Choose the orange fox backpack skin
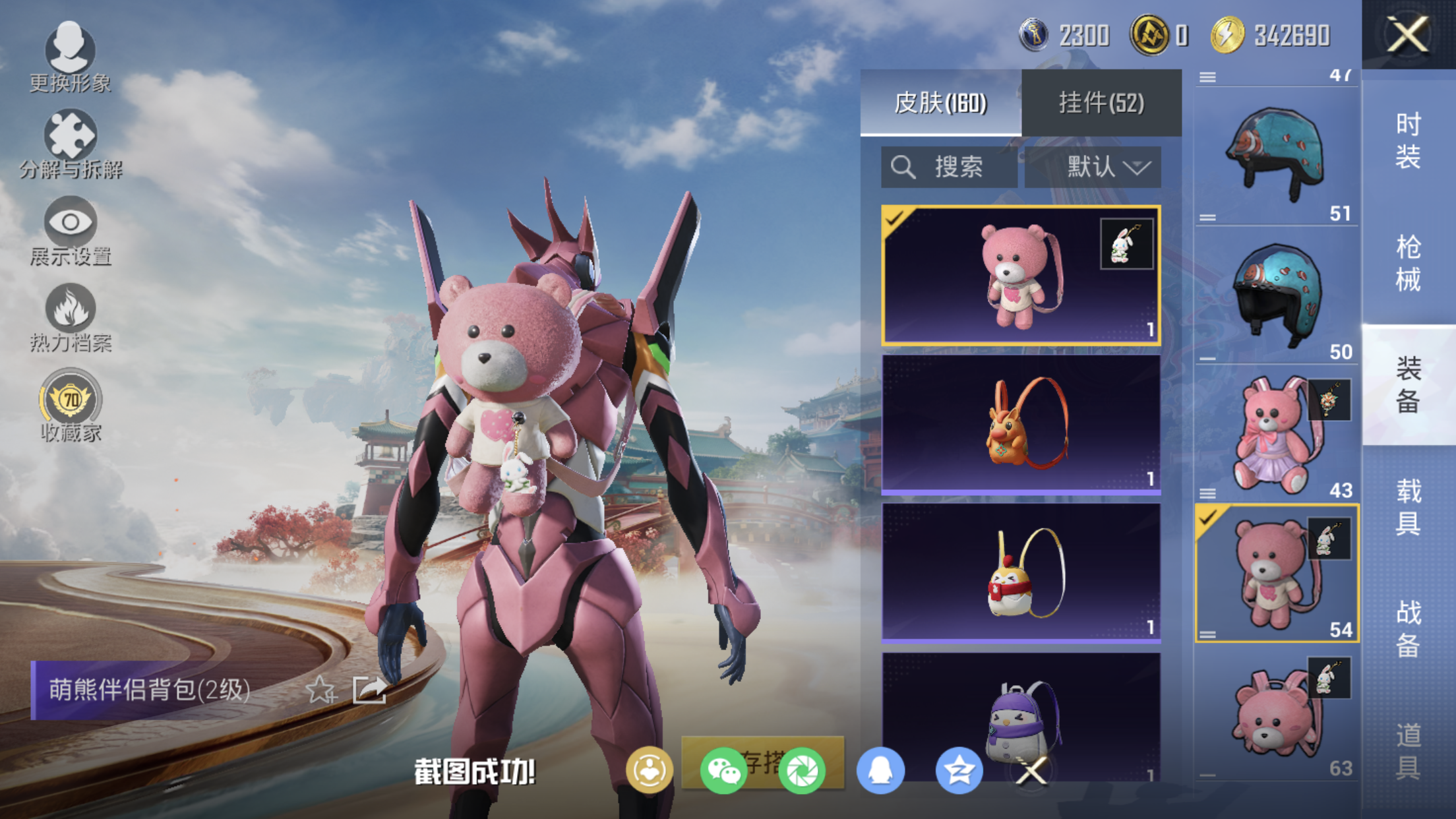Screen dimensions: 1456x819 pyautogui.click(x=1021, y=424)
